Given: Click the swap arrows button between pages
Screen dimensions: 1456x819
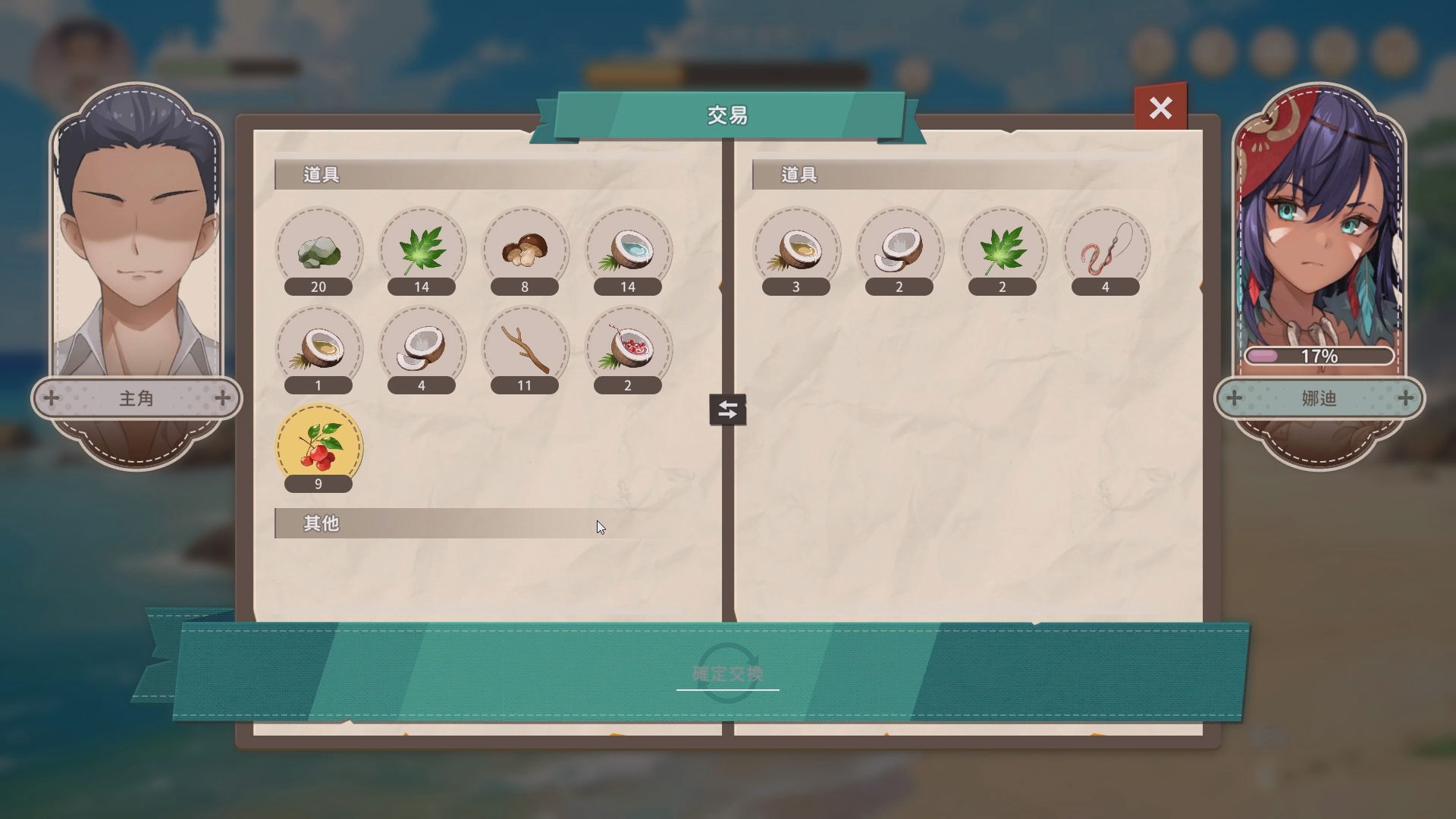Looking at the screenshot, I should coord(727,409).
